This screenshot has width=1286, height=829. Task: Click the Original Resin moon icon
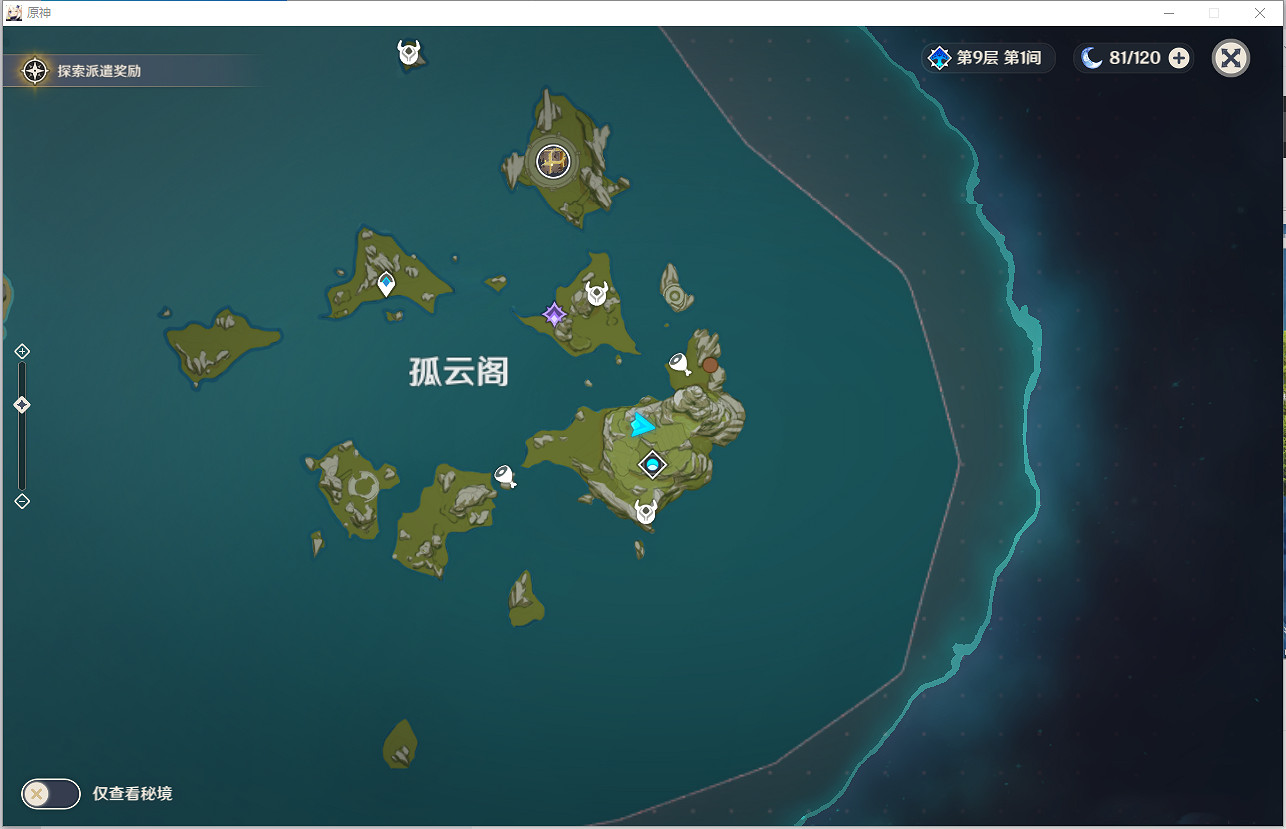[1091, 57]
